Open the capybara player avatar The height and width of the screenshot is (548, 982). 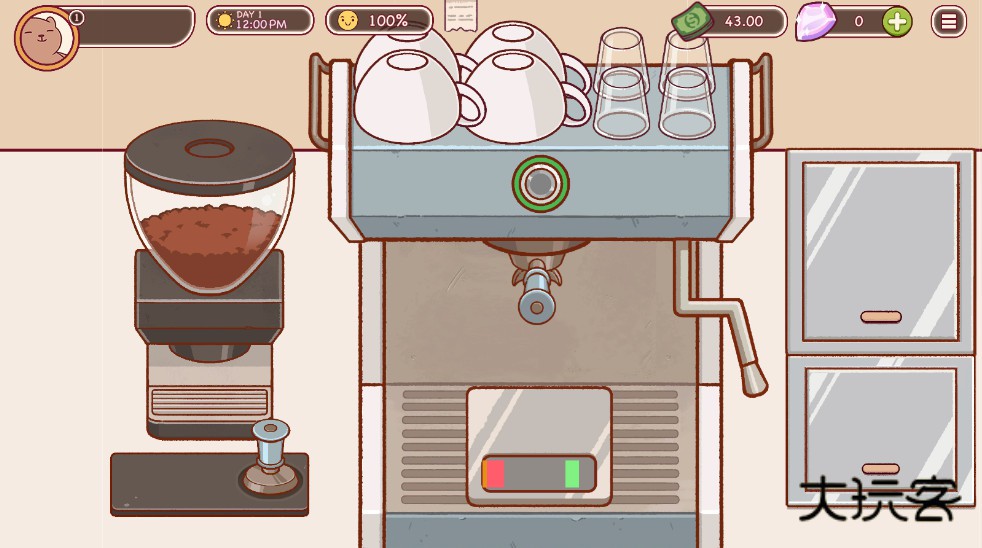pyautogui.click(x=46, y=39)
